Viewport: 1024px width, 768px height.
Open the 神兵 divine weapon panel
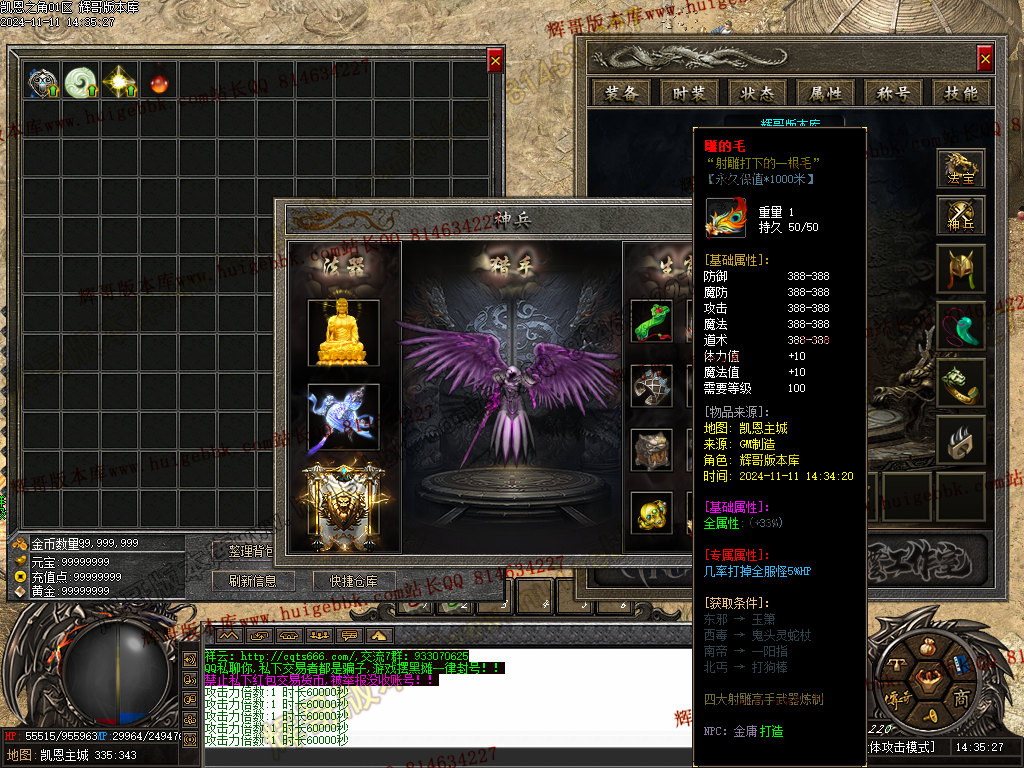pyautogui.click(x=961, y=216)
